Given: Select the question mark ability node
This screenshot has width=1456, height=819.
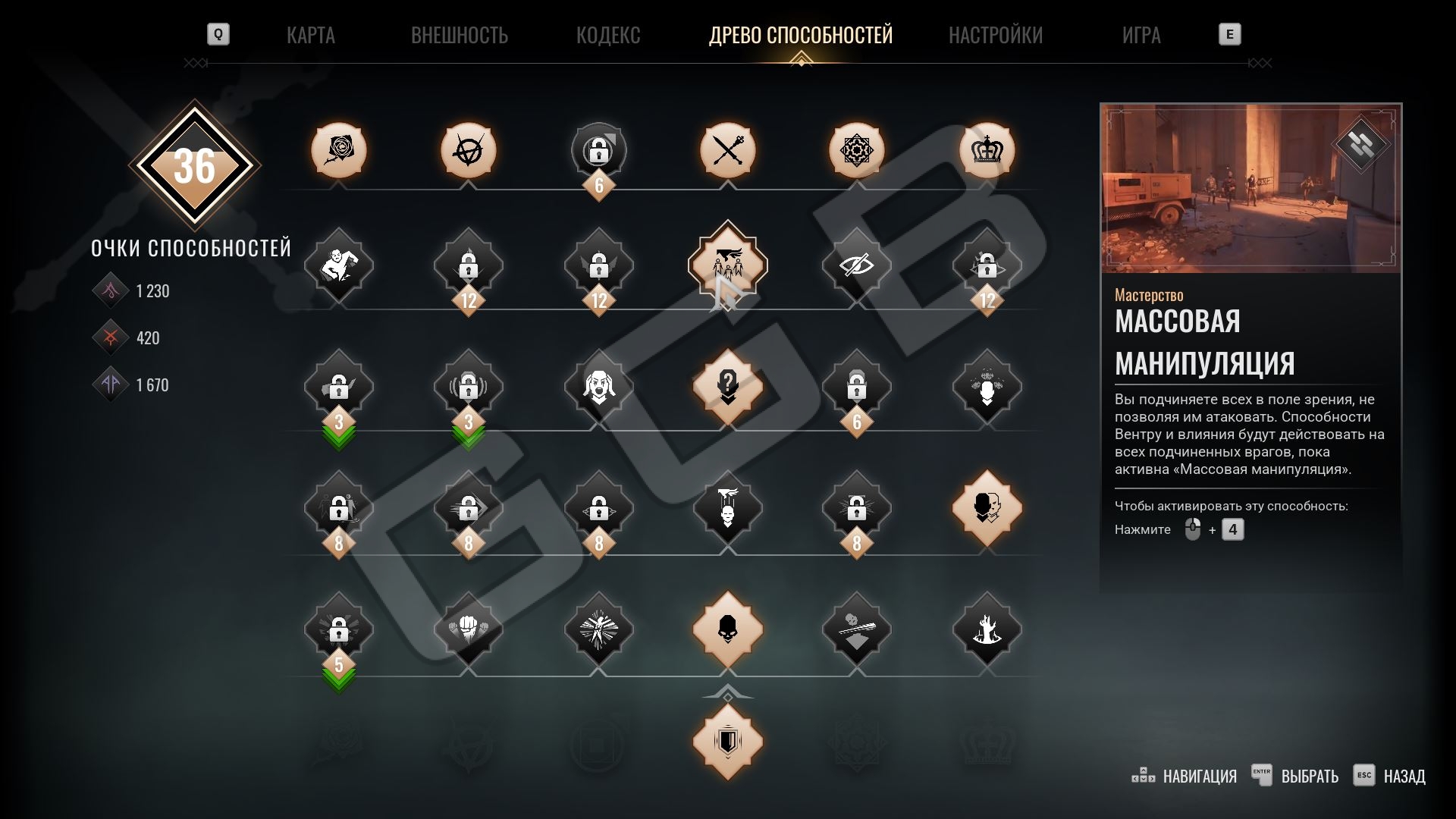Looking at the screenshot, I should [728, 386].
